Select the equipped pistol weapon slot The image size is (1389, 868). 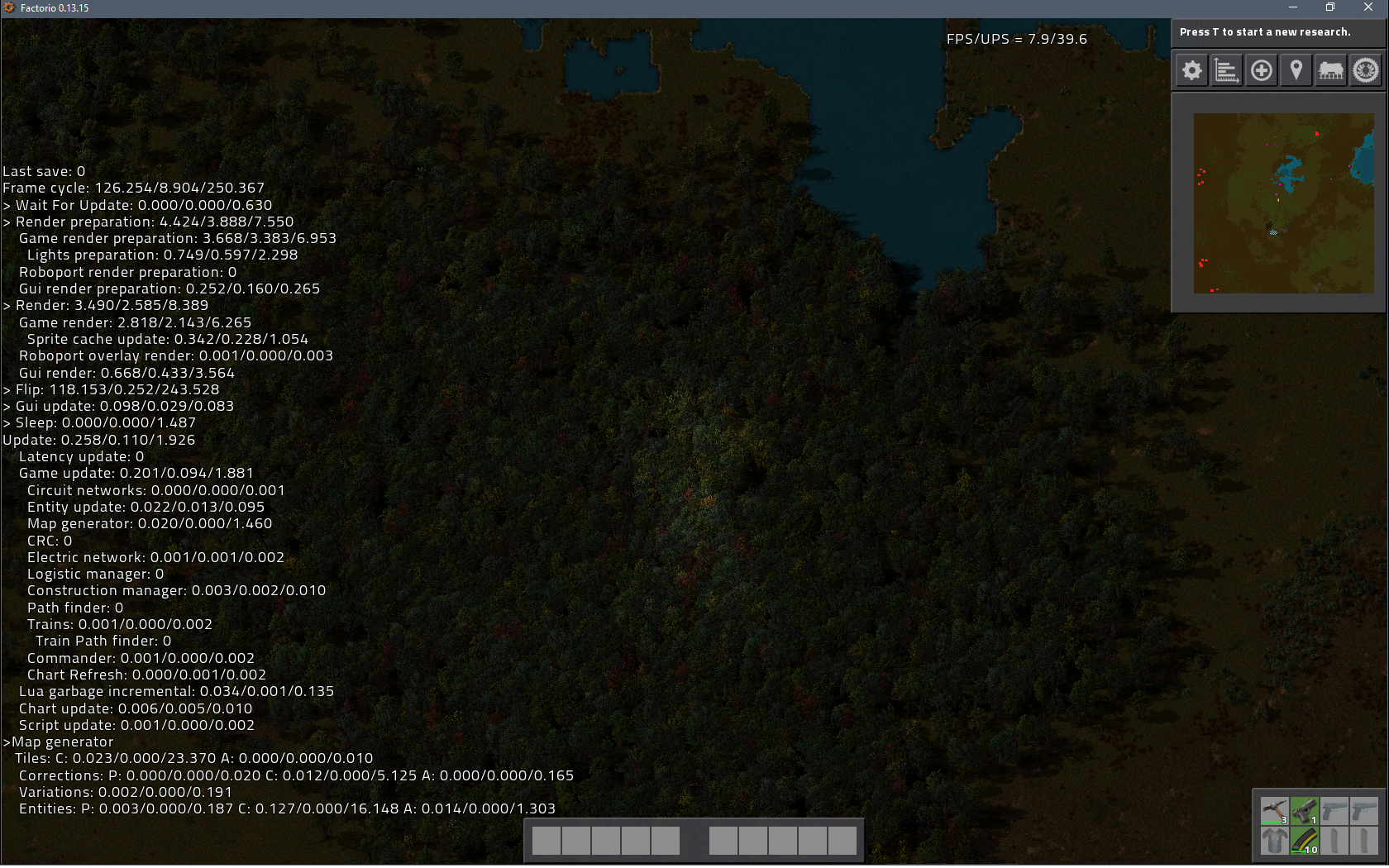[x=1305, y=810]
